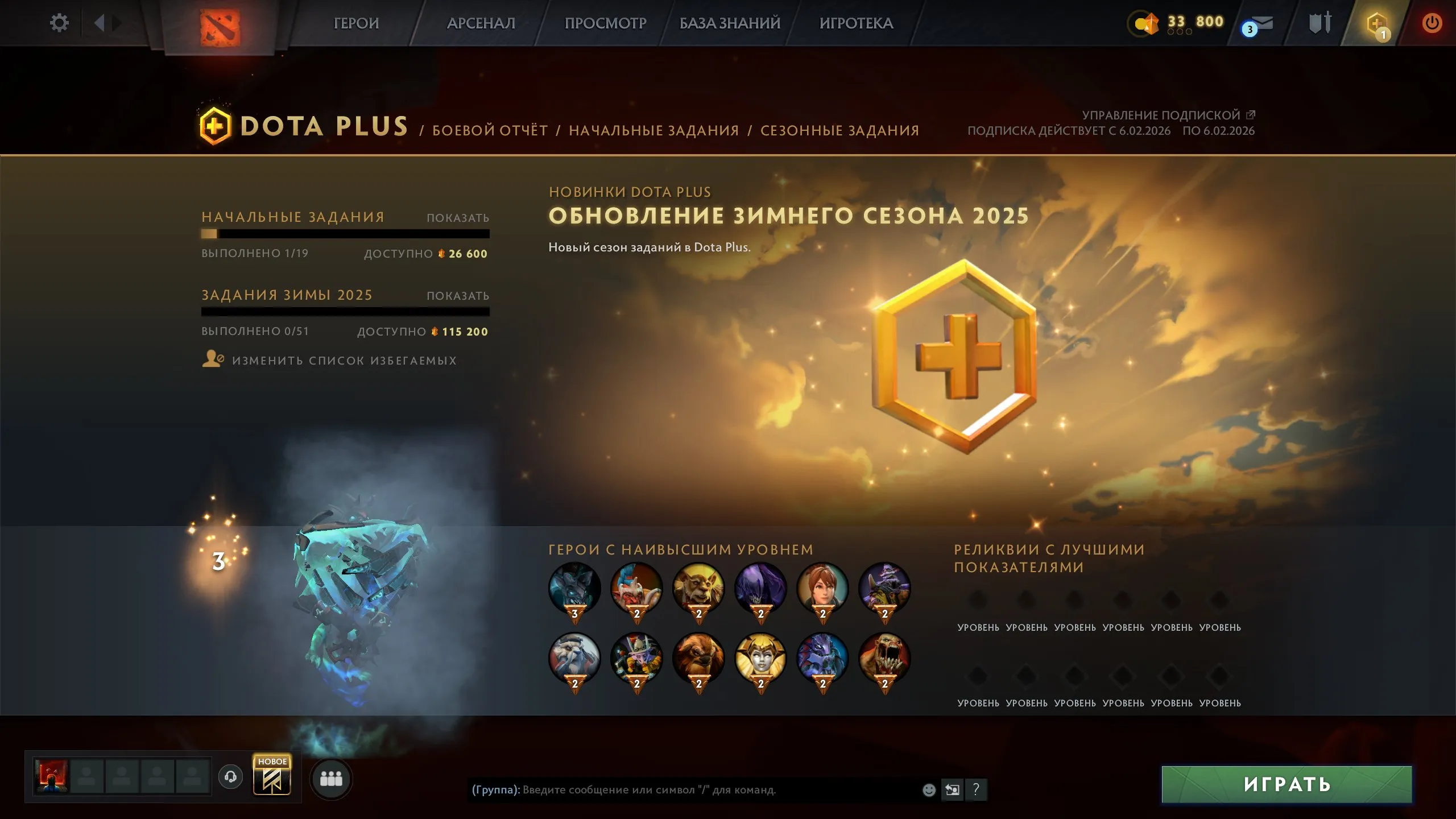Open the Shards balance icon showing 33 800
The image size is (1456, 819).
pyautogui.click(x=1145, y=23)
